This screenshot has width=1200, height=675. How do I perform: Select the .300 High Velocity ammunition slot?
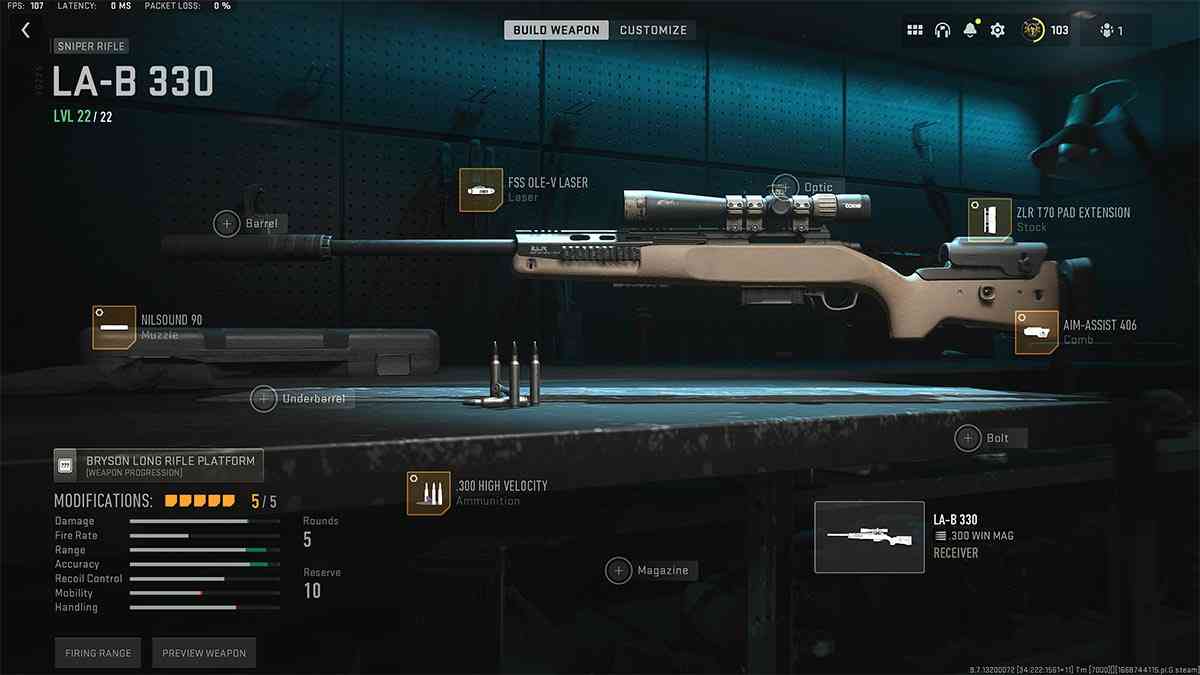click(x=428, y=493)
